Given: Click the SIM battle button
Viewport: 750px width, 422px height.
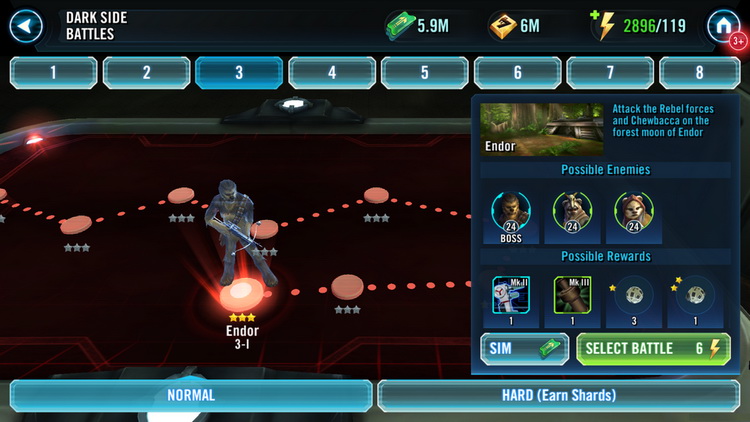Looking at the screenshot, I should pos(525,348).
